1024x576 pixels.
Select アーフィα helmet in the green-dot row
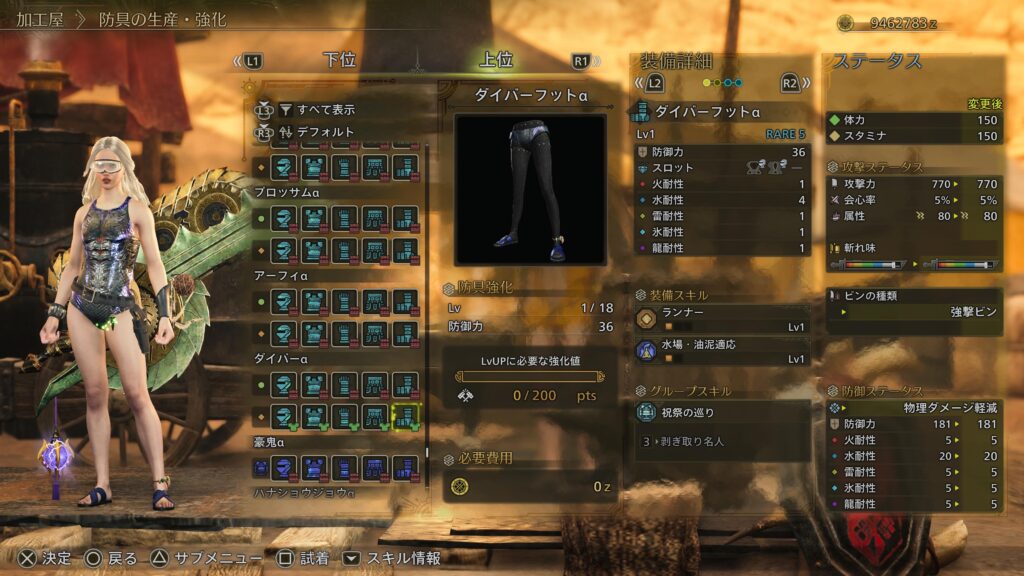[x=285, y=302]
